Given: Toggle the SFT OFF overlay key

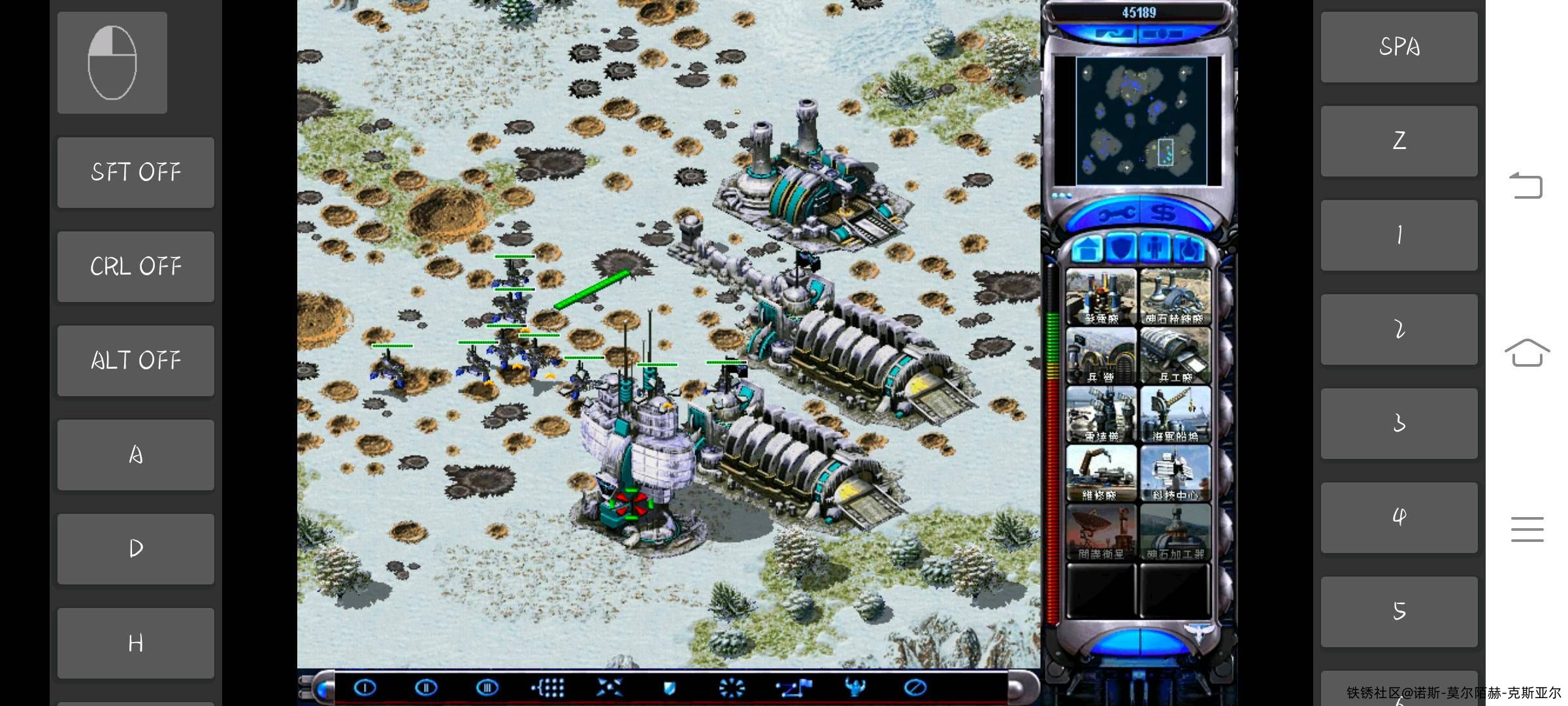Looking at the screenshot, I should 136,173.
